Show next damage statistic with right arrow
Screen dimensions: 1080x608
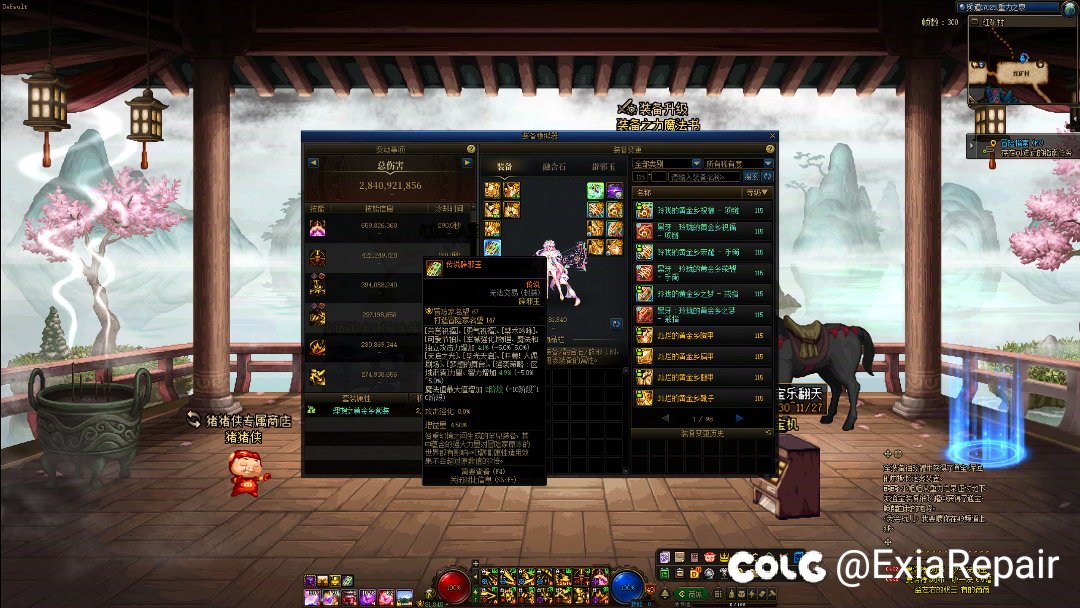pyautogui.click(x=469, y=162)
